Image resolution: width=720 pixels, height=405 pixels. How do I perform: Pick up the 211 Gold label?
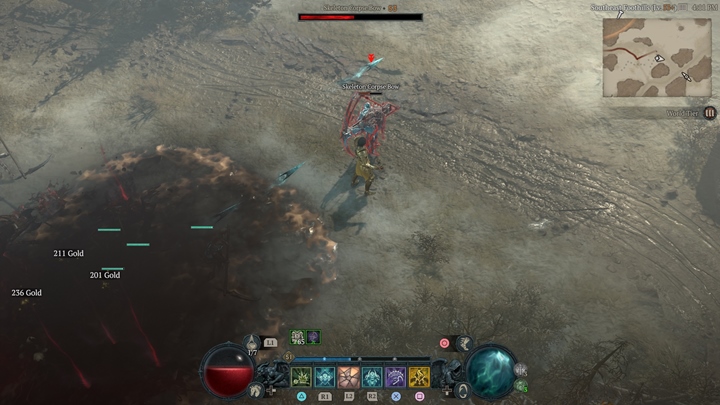[x=68, y=254]
